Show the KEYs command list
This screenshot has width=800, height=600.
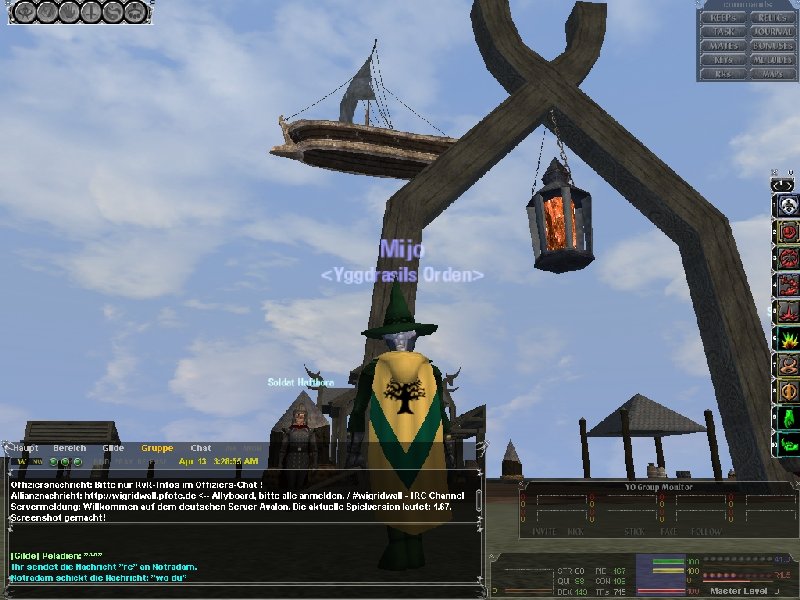click(x=723, y=59)
